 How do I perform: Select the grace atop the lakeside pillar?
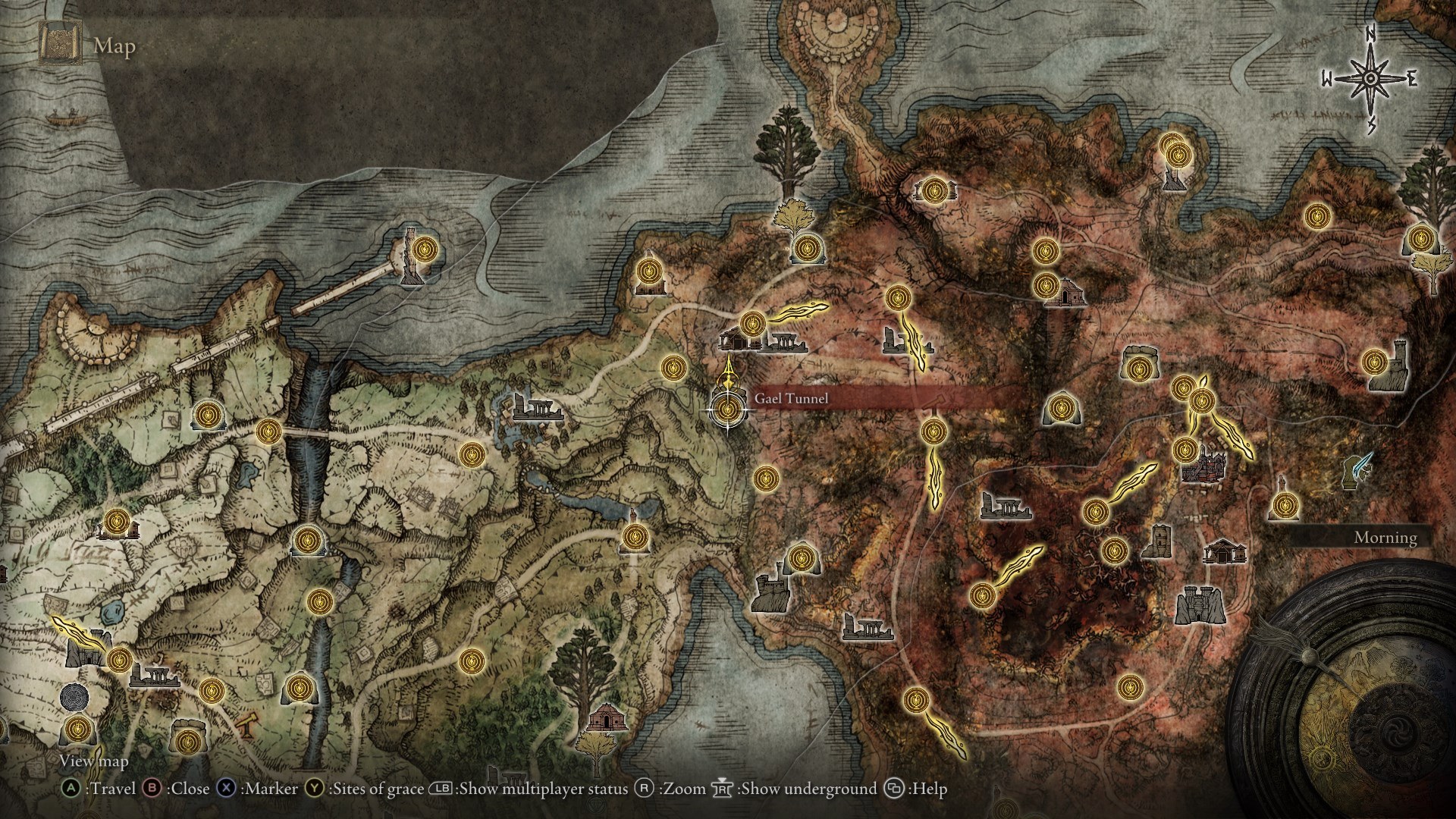click(x=633, y=537)
